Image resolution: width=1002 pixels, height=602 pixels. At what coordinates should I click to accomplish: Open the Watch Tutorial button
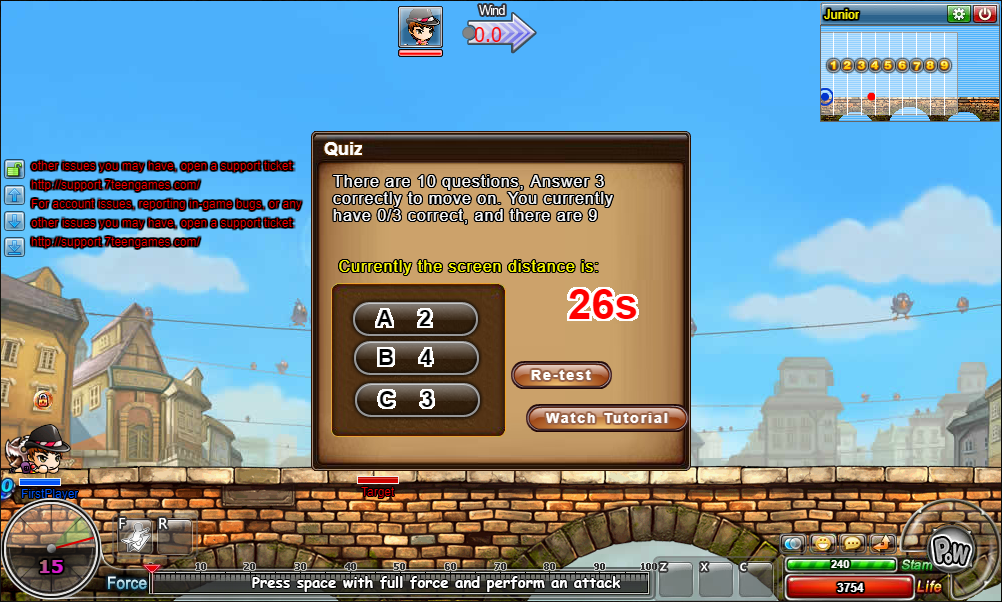606,418
